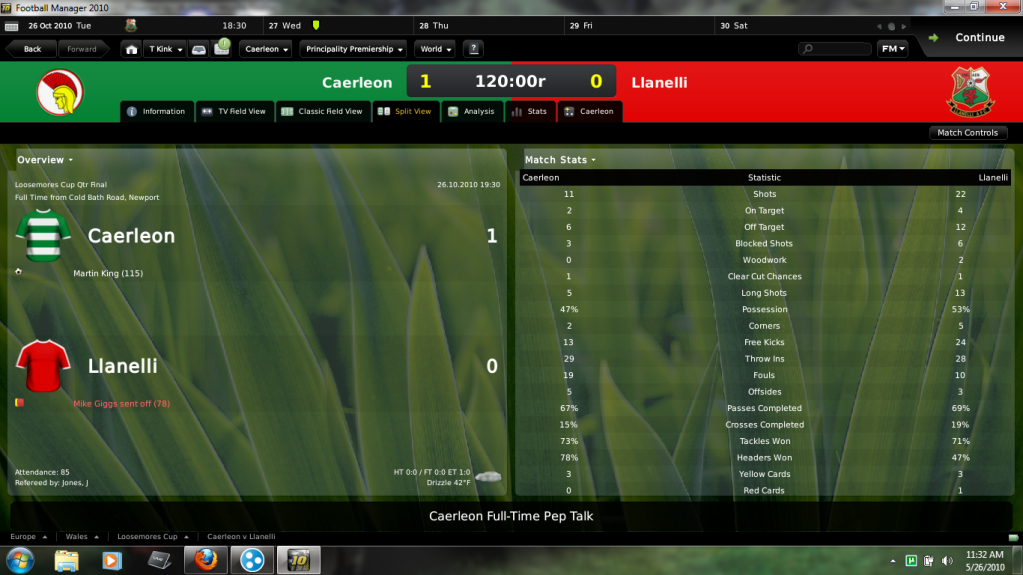1023x575 pixels.
Task: Click the Loosemores Cup breadcrumb
Action: tap(149, 537)
